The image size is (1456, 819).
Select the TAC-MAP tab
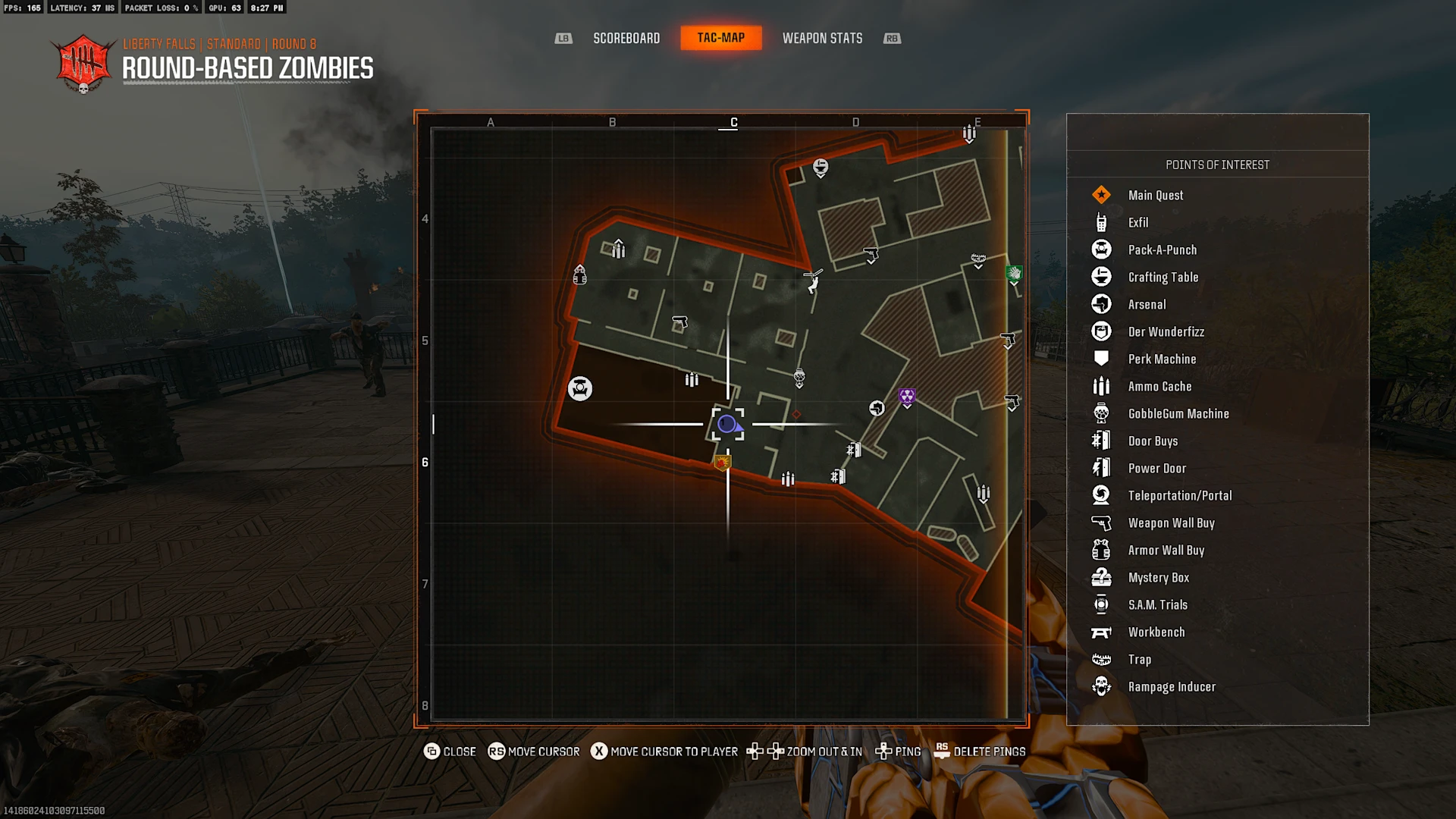[720, 38]
